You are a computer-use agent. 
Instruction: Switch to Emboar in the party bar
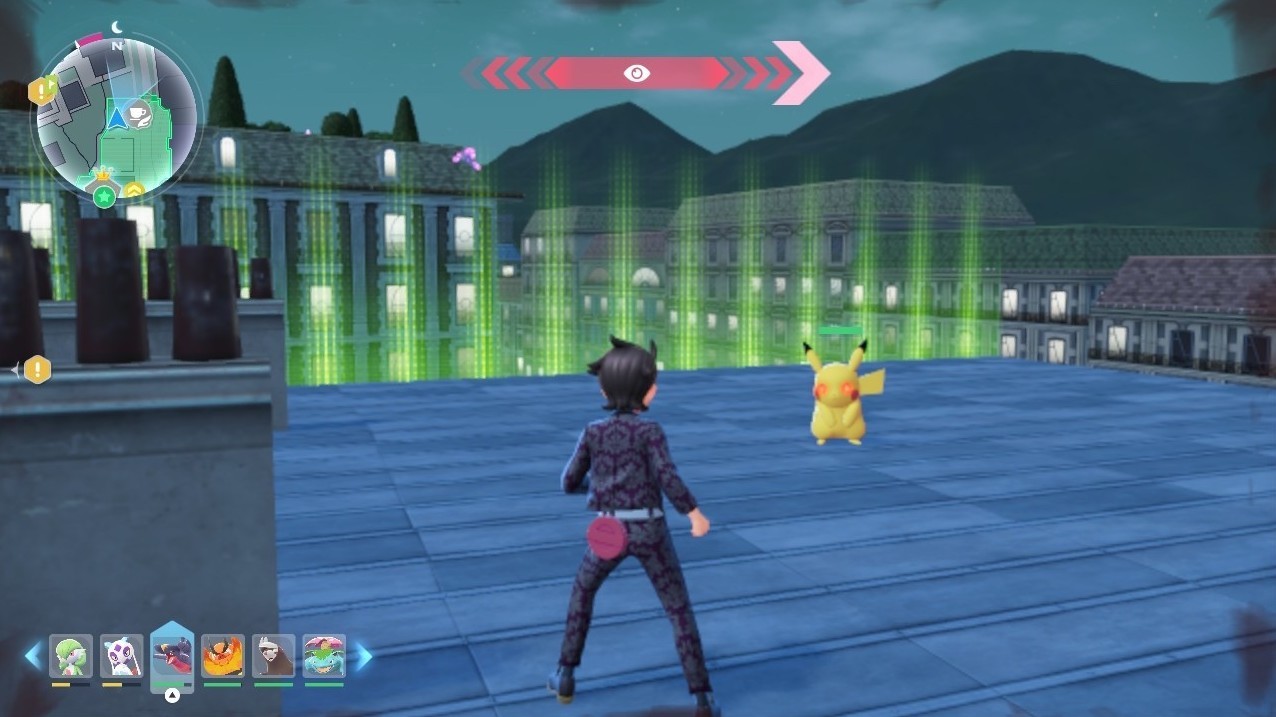click(222, 656)
